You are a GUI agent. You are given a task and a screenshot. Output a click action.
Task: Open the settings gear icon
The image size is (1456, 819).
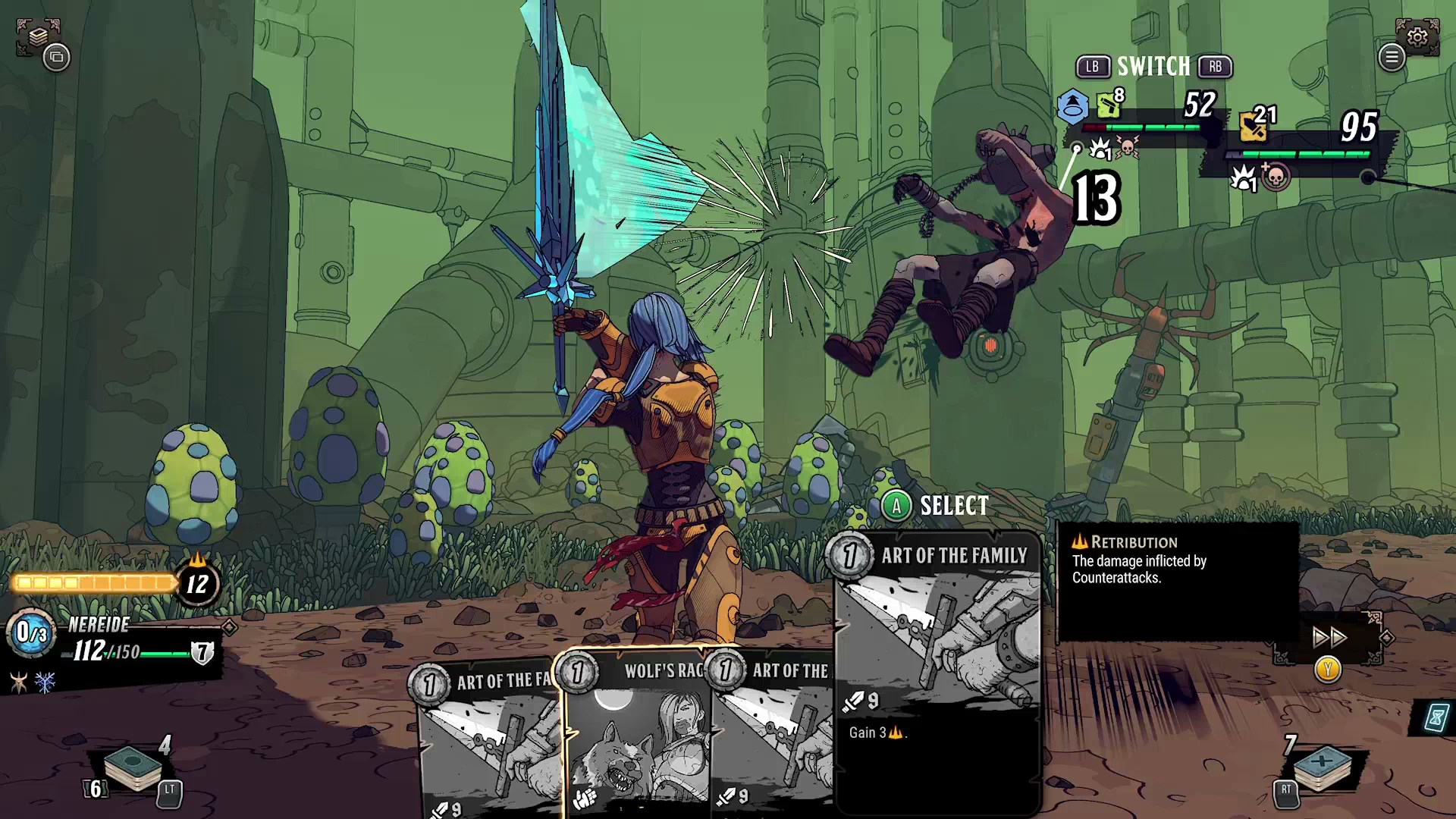(x=1417, y=36)
